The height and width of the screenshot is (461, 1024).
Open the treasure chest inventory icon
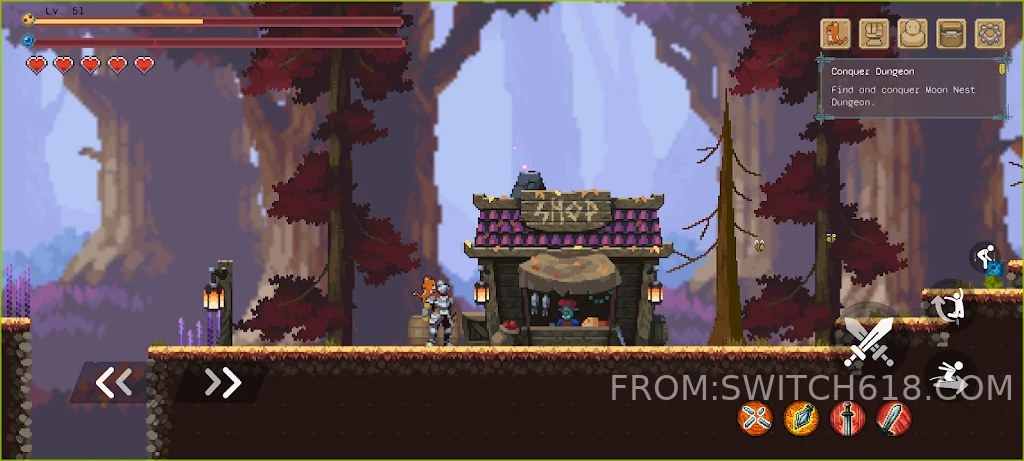click(x=950, y=34)
